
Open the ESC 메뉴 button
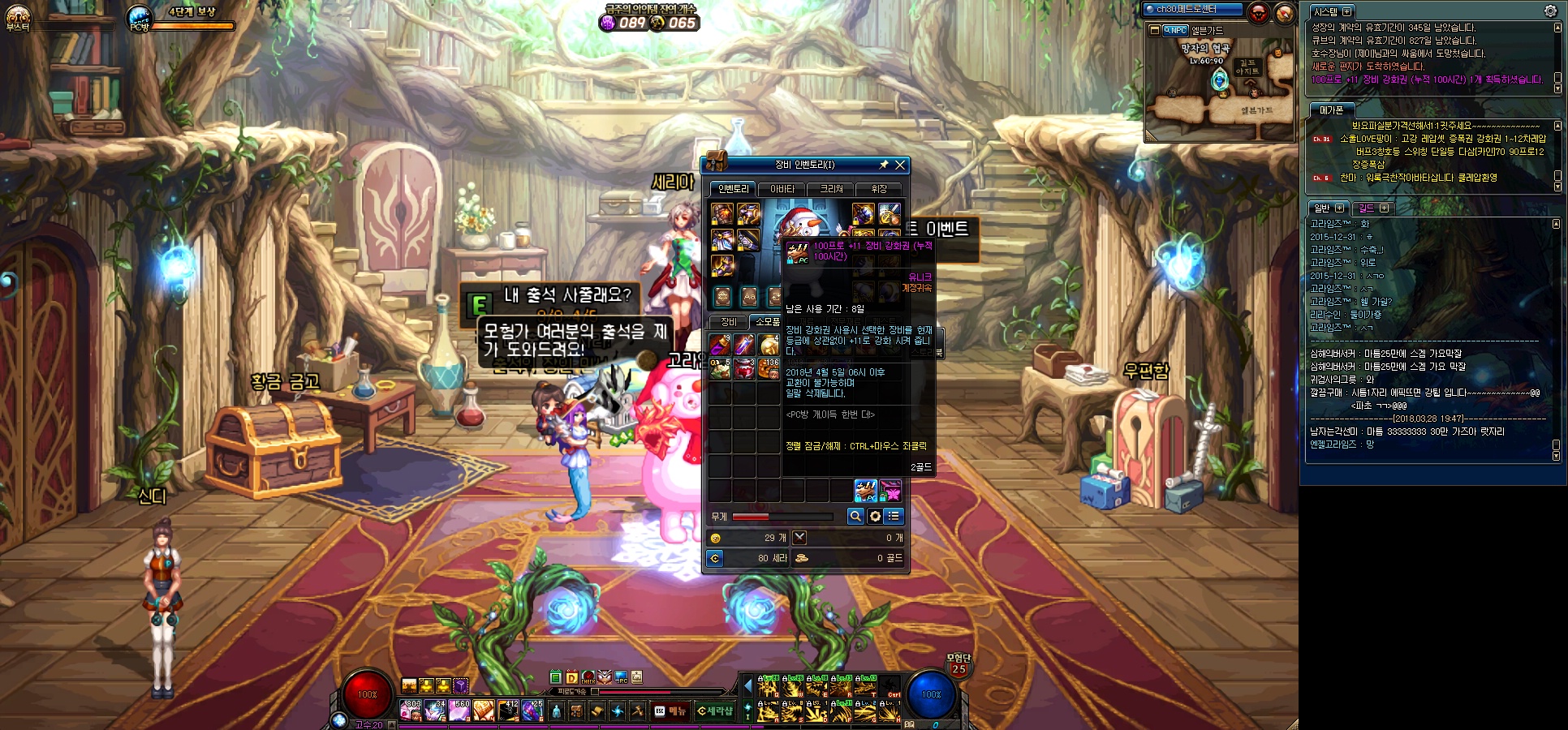click(x=670, y=711)
